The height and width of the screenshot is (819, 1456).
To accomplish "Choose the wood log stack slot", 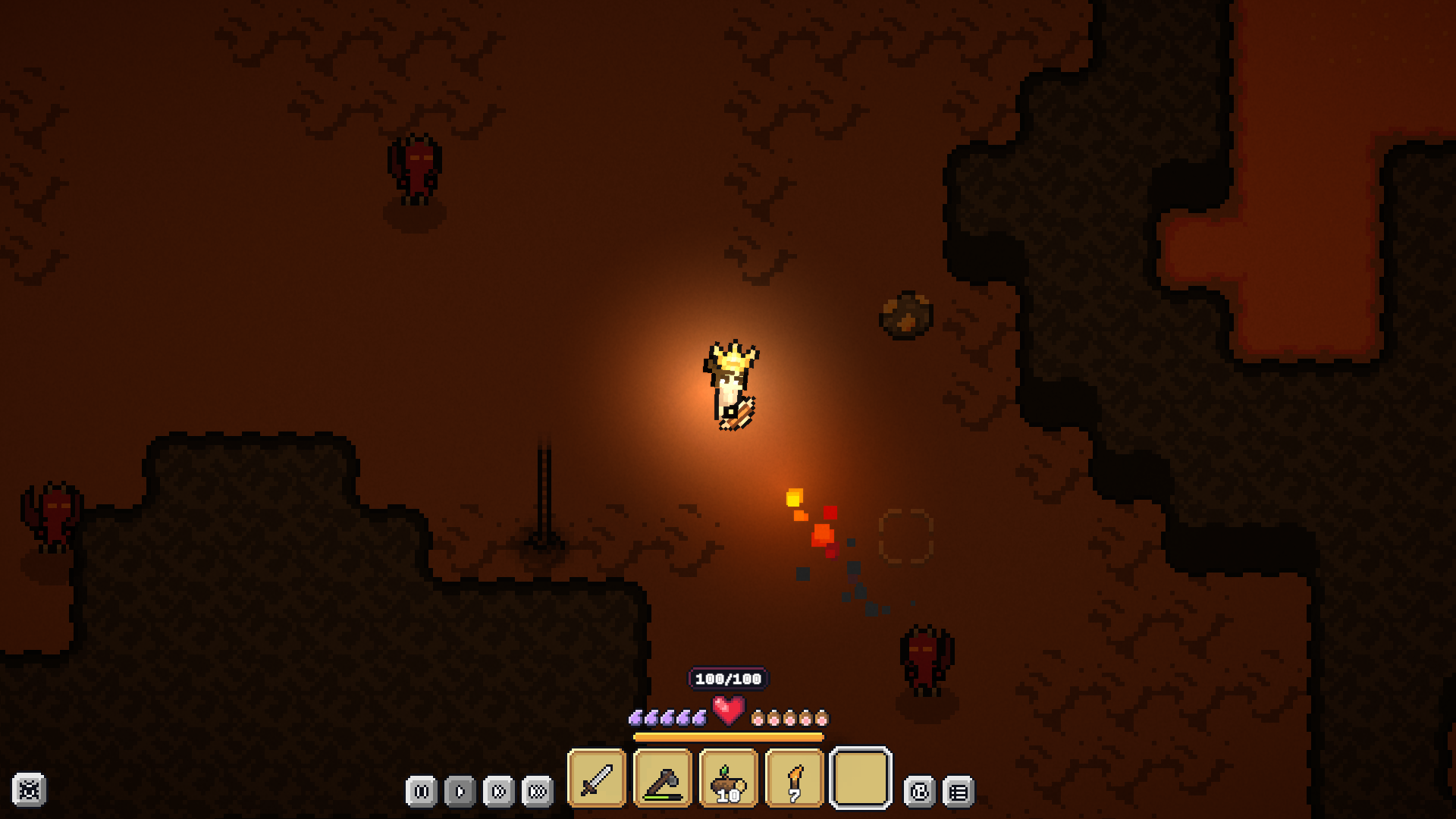I will coord(729,779).
